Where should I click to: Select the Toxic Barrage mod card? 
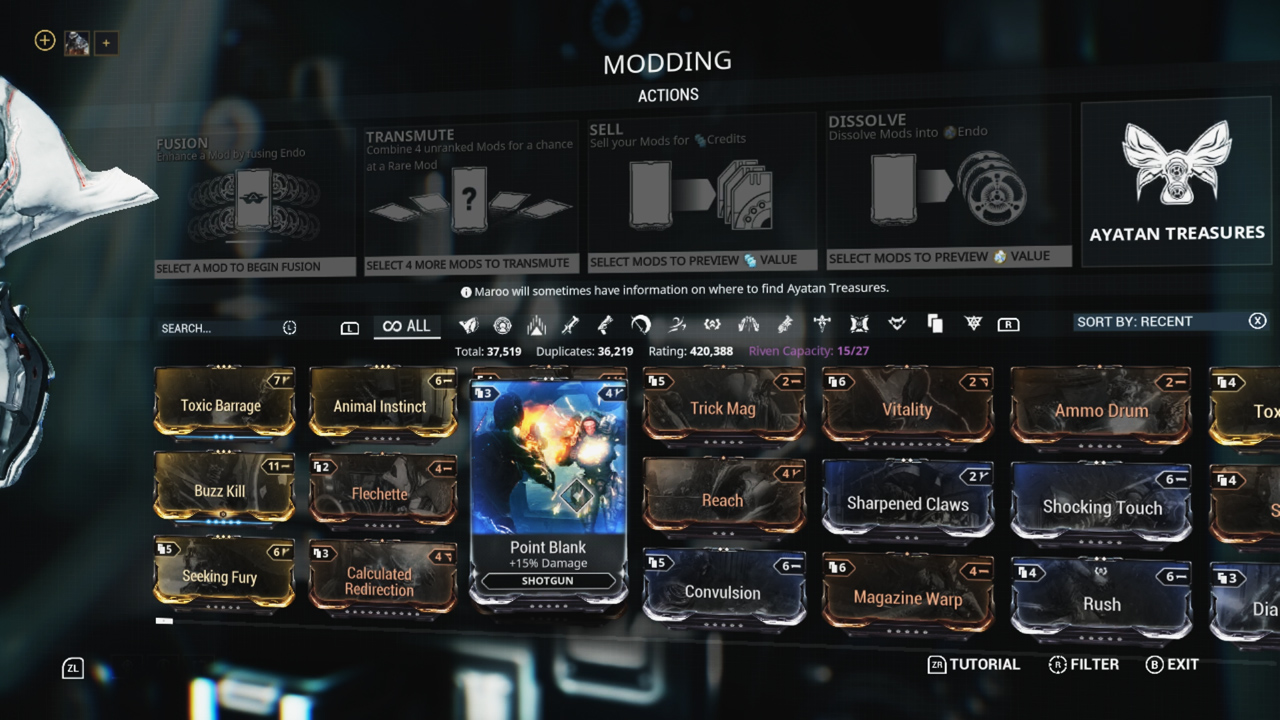[x=223, y=403]
